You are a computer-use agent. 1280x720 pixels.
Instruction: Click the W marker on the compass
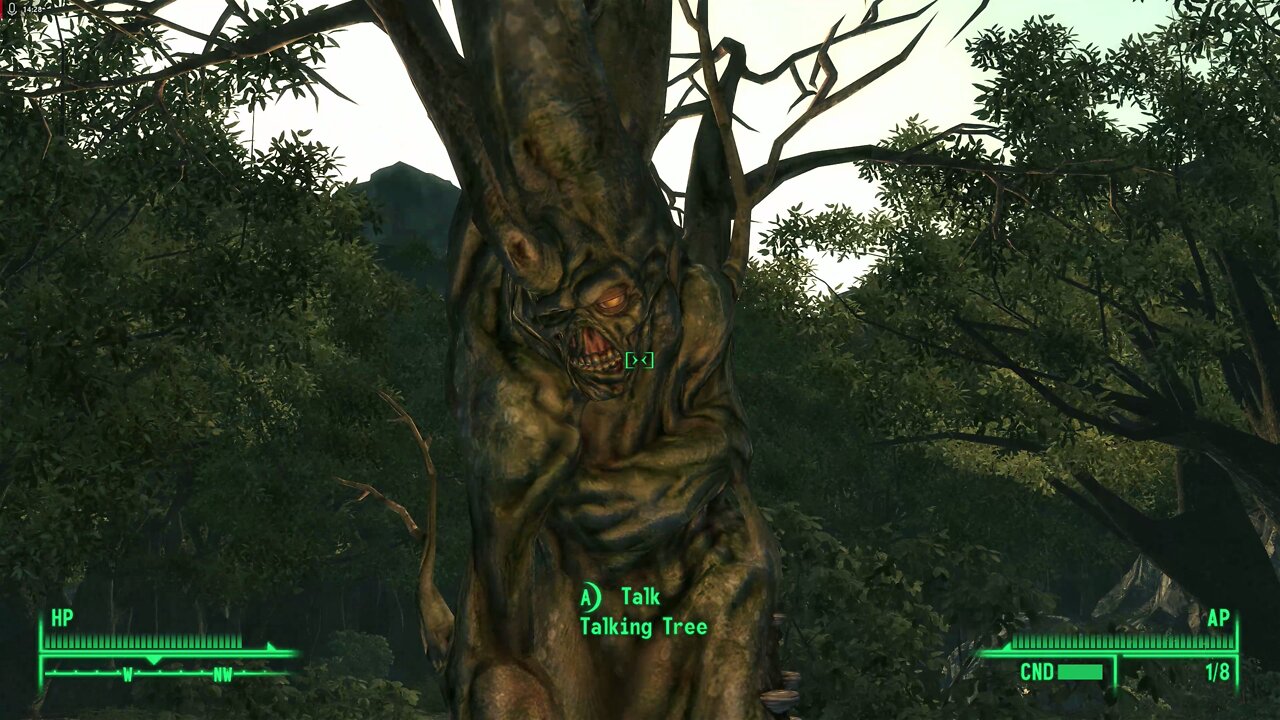click(x=127, y=675)
